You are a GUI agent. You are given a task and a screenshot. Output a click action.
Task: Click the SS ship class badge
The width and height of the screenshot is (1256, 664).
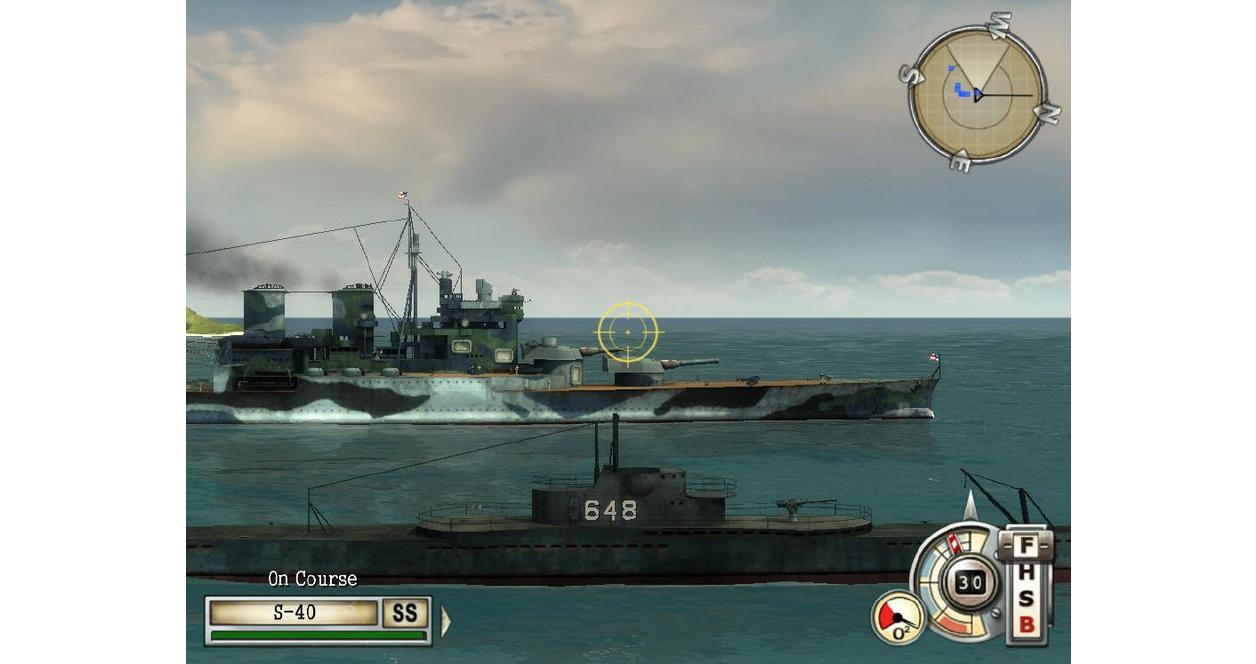click(406, 613)
